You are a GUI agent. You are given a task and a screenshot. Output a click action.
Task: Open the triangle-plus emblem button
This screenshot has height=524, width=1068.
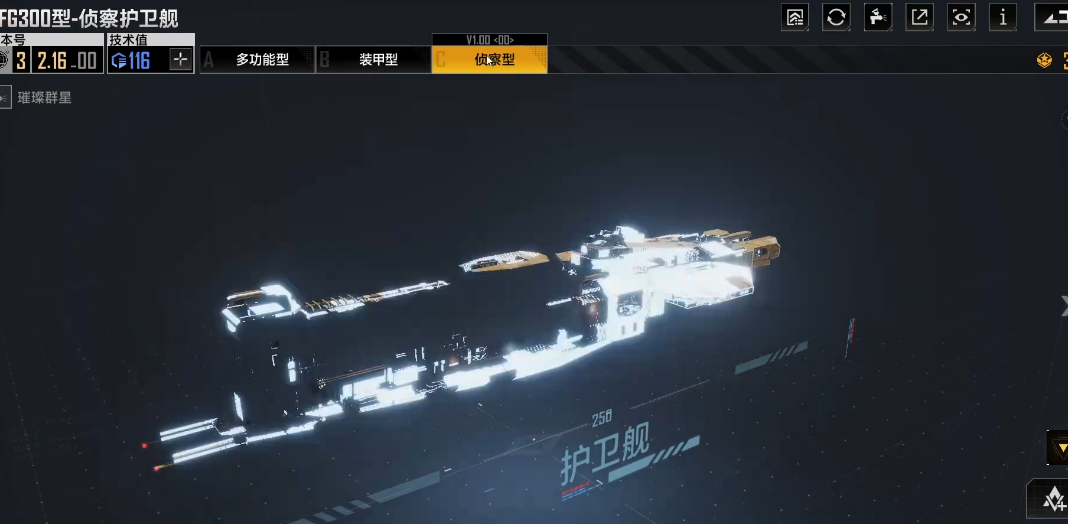[x=1052, y=499]
